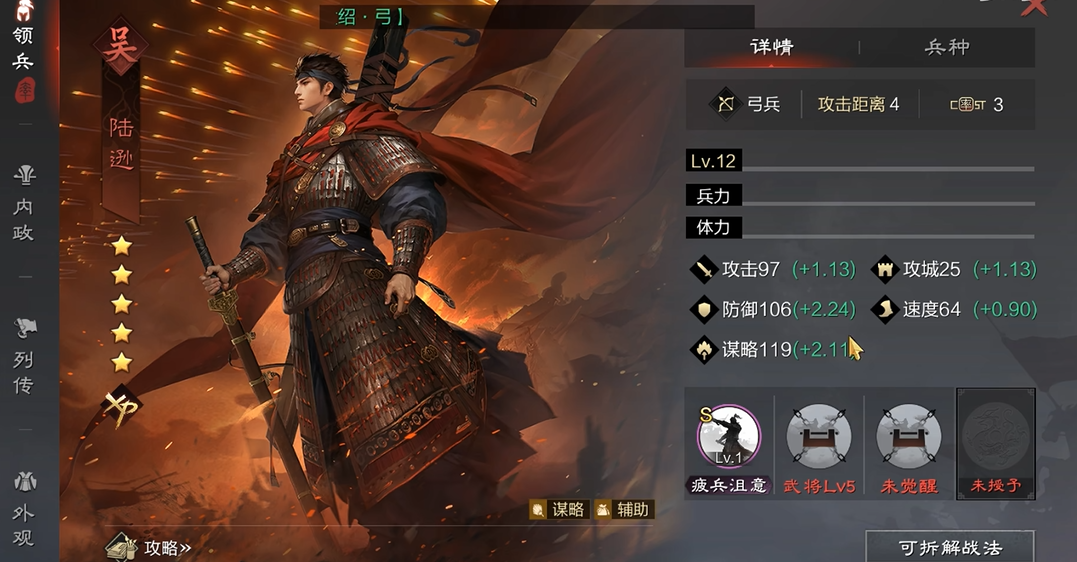1077x562 pixels.
Task: Select the locked 武将Lv5 skill slot
Action: [819, 438]
